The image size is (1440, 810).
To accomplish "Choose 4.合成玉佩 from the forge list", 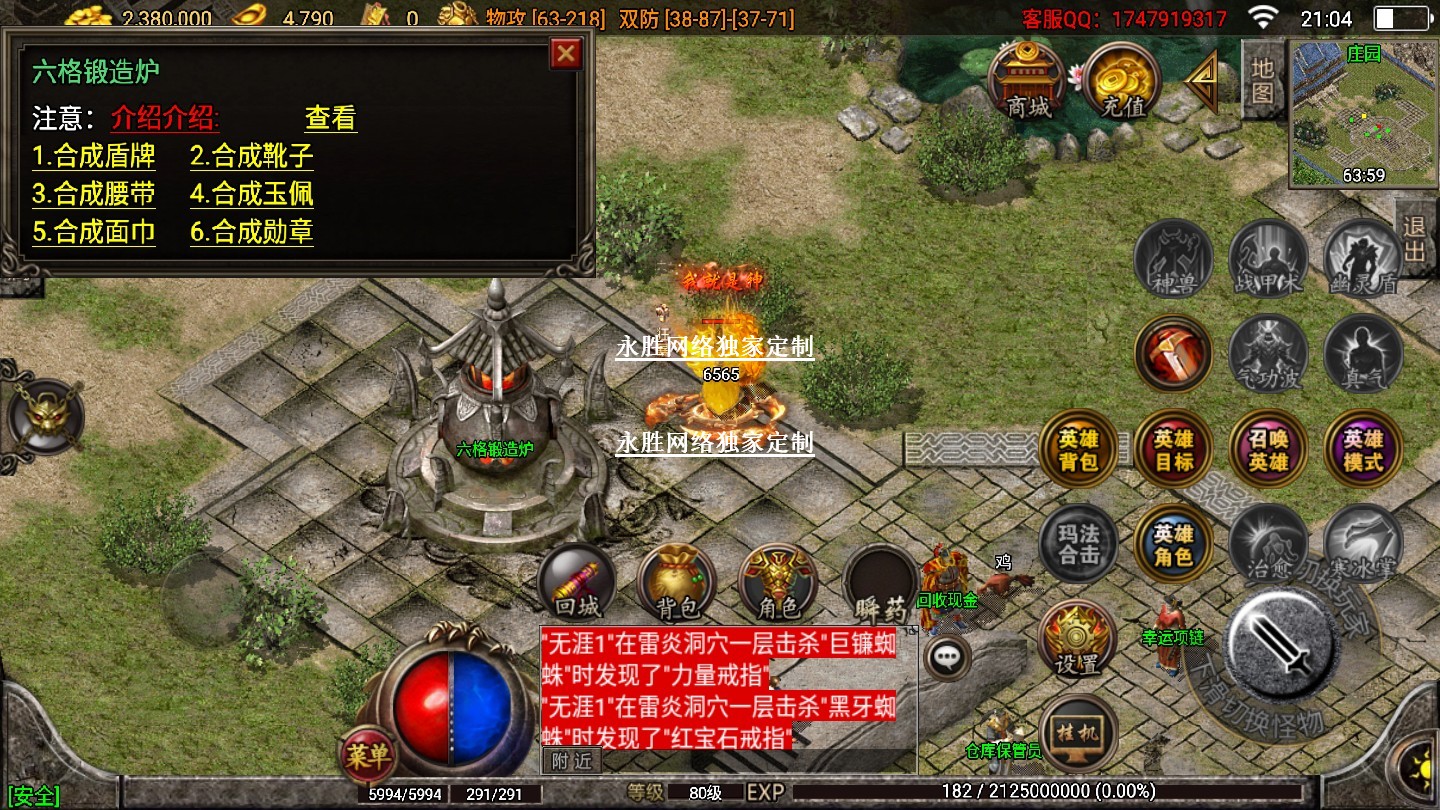I will click(252, 194).
